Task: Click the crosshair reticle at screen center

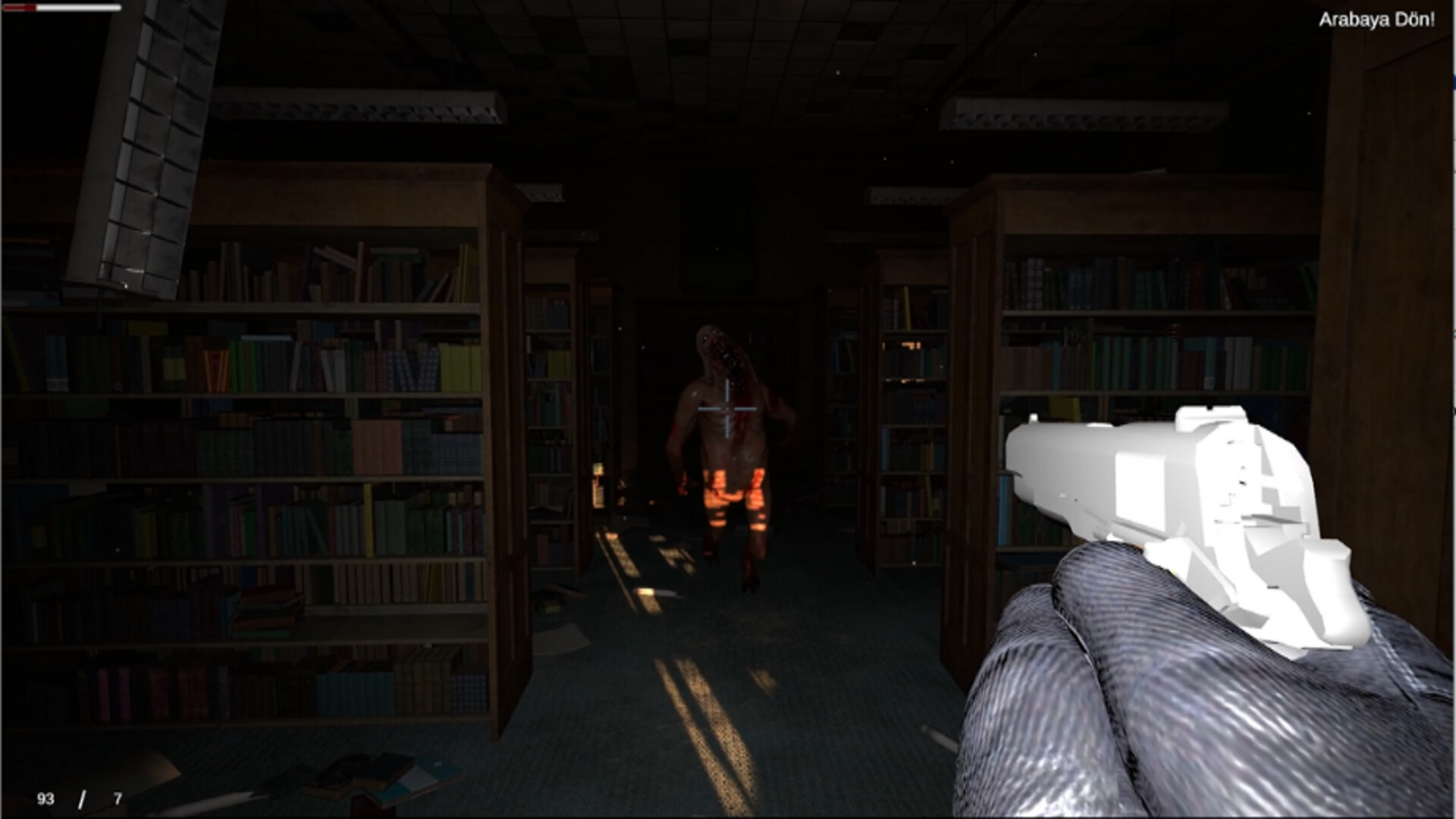Action: point(728,409)
